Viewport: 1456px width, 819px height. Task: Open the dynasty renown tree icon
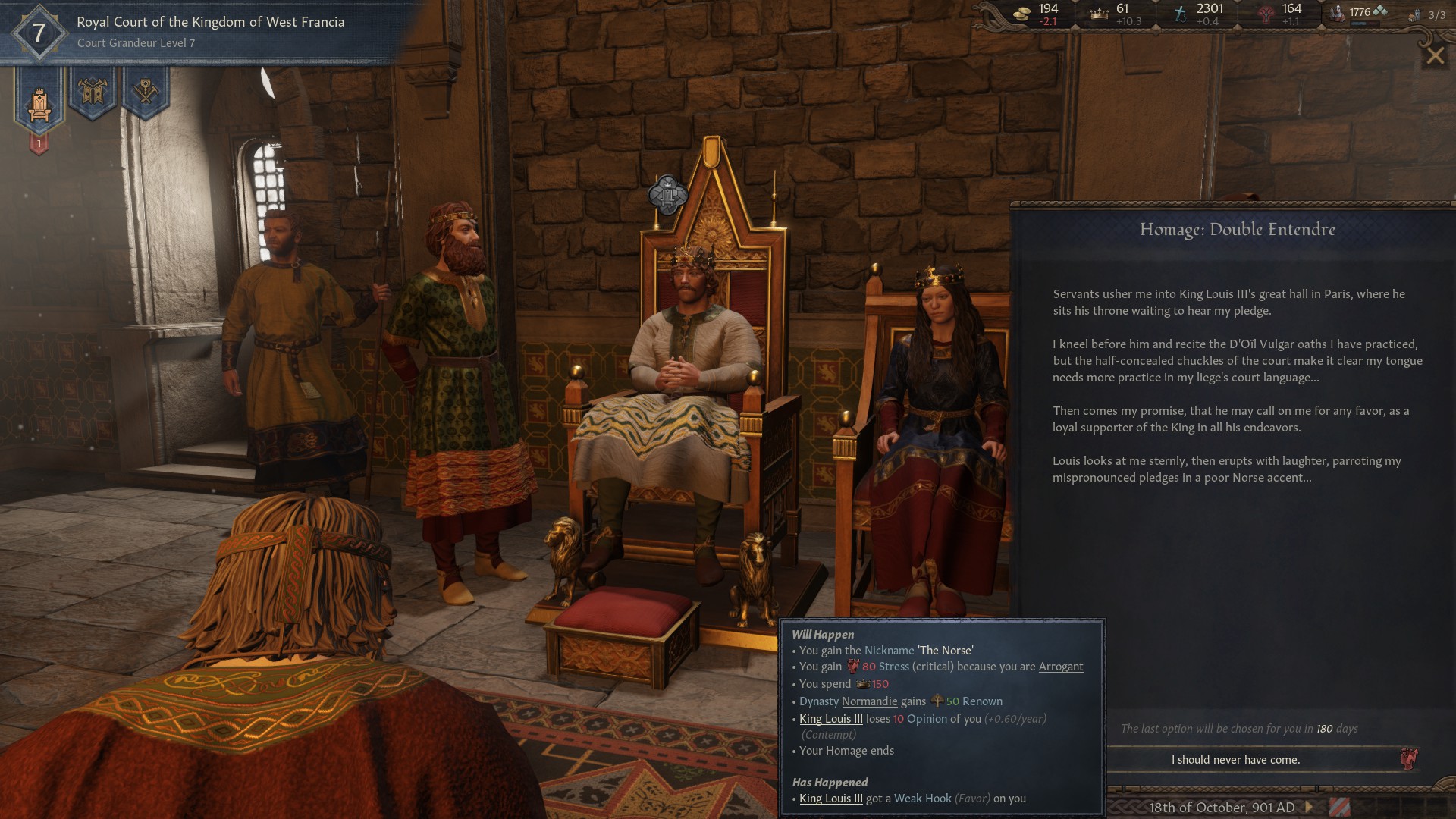1266,15
